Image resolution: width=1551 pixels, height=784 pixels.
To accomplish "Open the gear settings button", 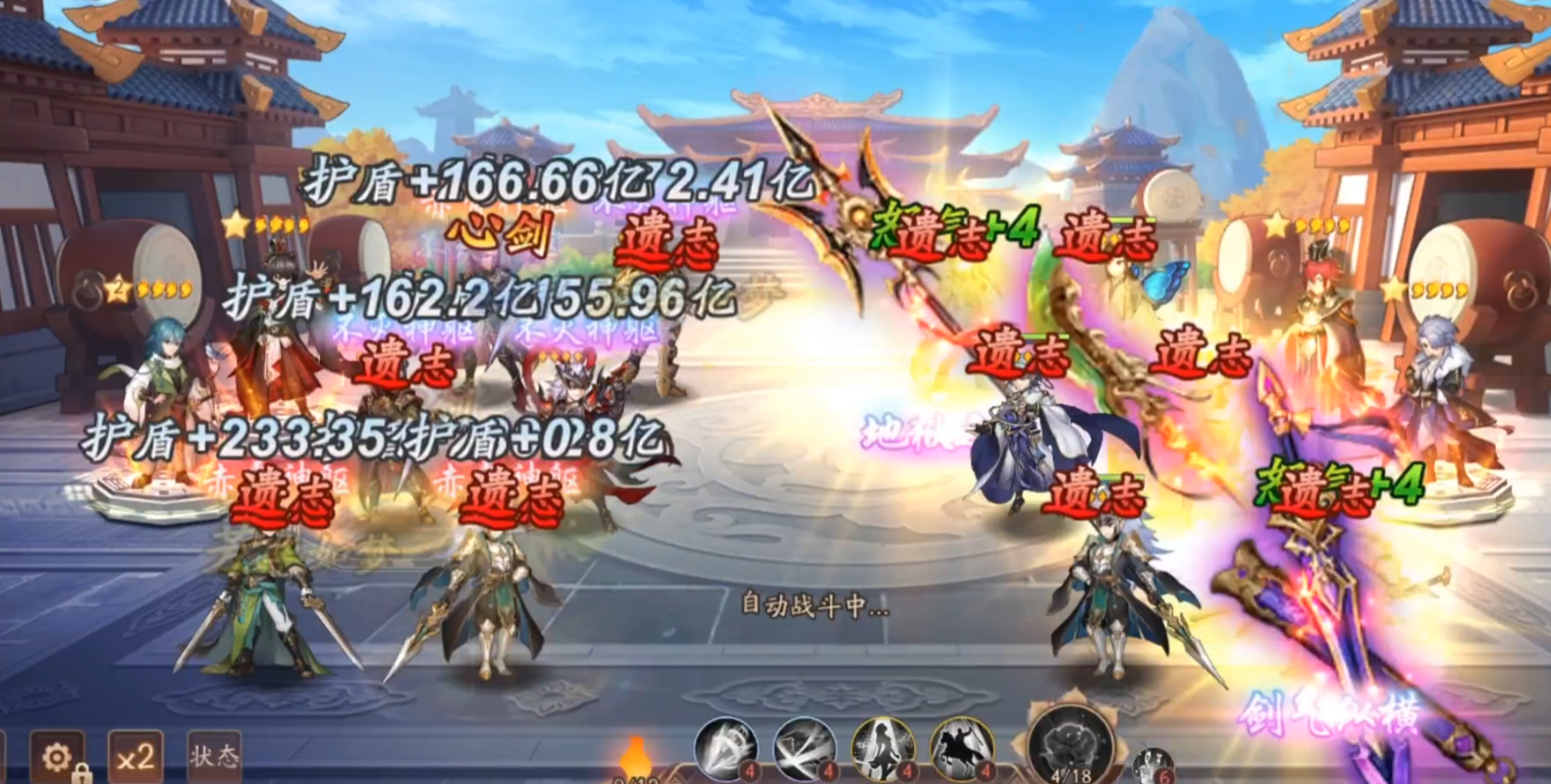I will pyautogui.click(x=57, y=757).
